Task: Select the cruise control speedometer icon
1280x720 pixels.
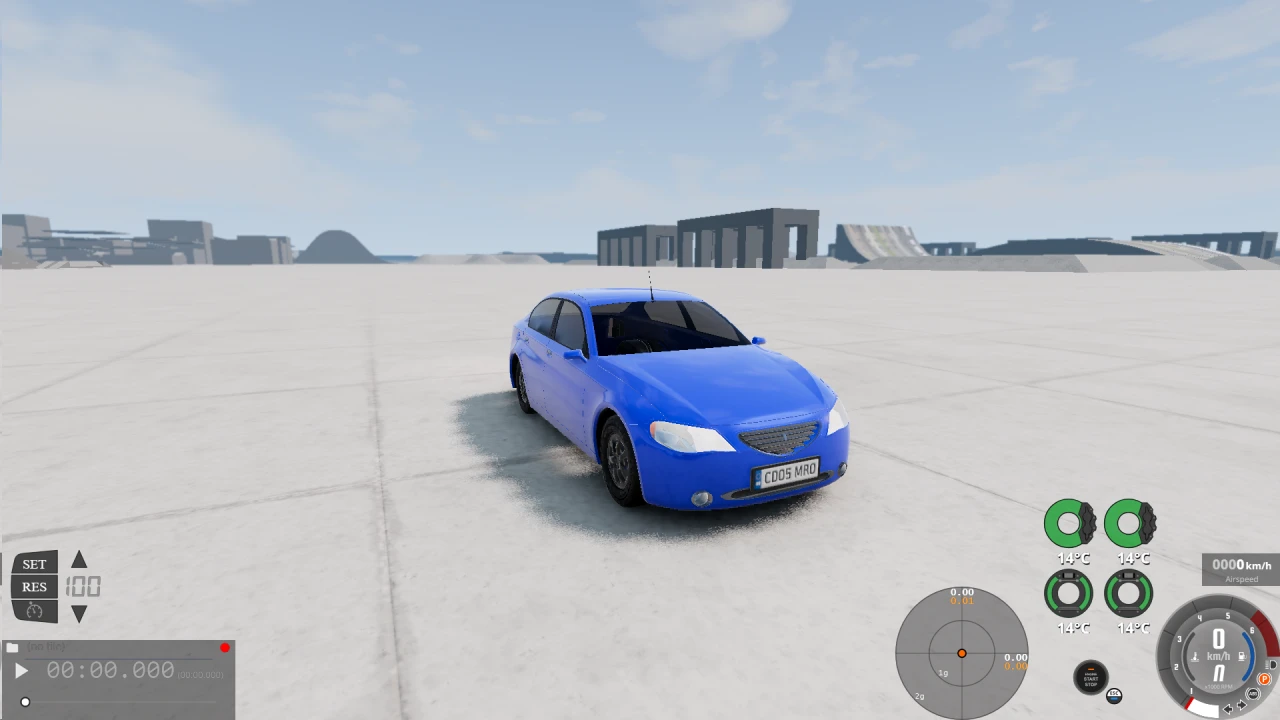Action: (x=33, y=611)
